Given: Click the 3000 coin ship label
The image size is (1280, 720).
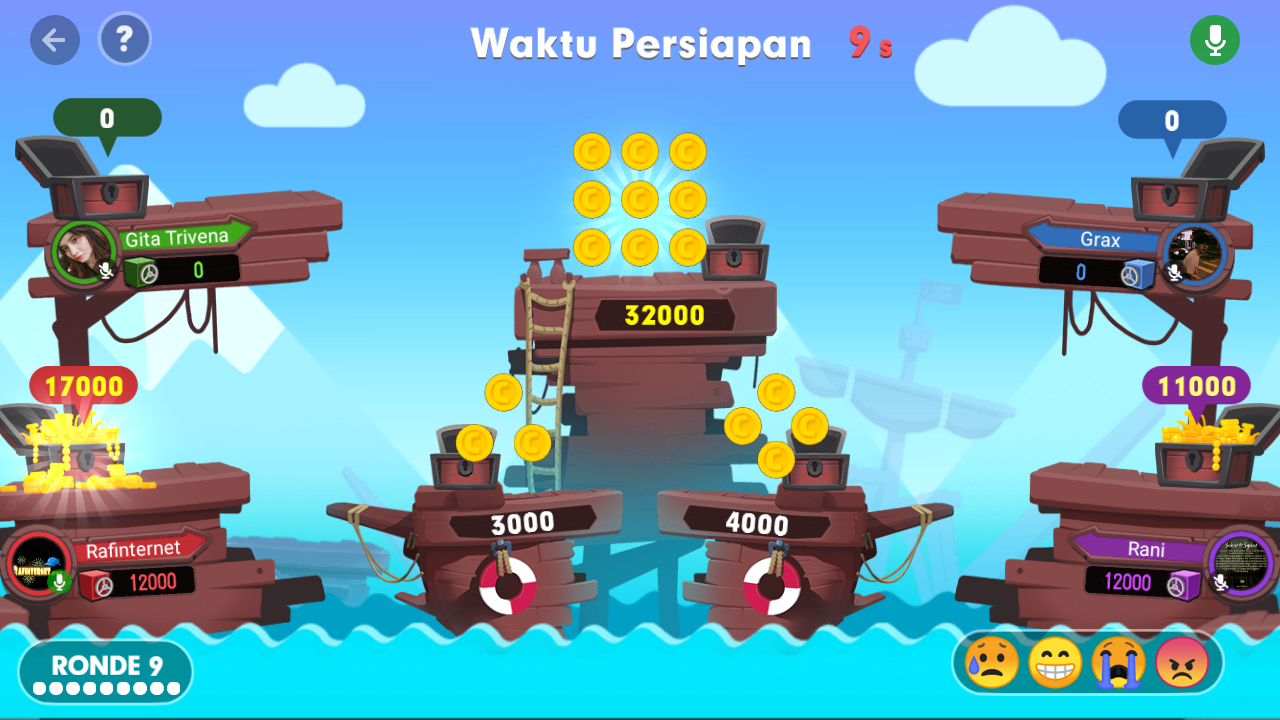Looking at the screenshot, I should (x=524, y=519).
